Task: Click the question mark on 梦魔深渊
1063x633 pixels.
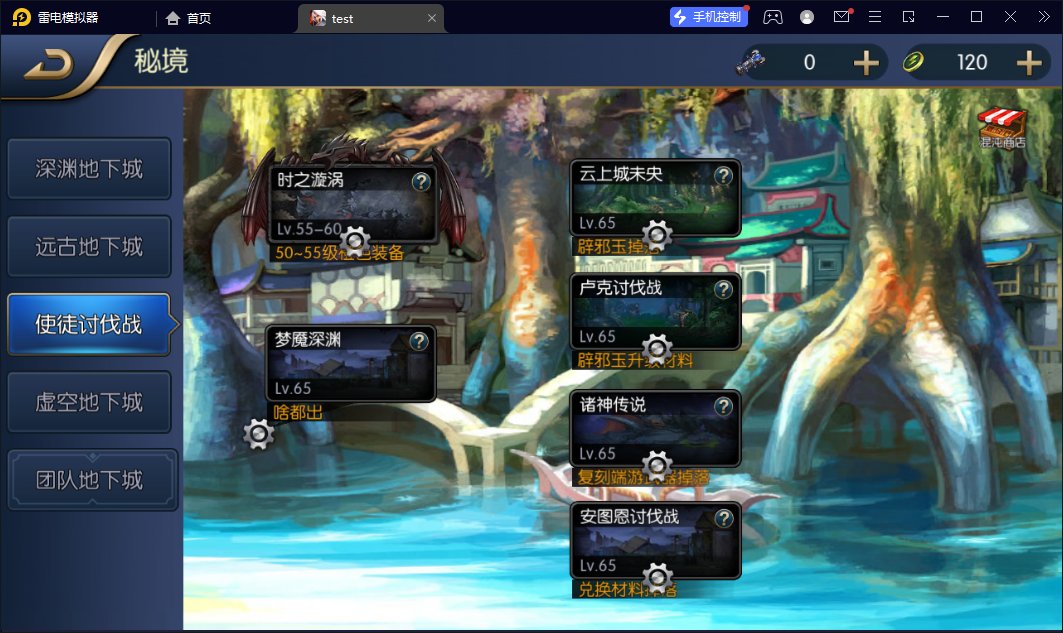Action: click(x=419, y=341)
